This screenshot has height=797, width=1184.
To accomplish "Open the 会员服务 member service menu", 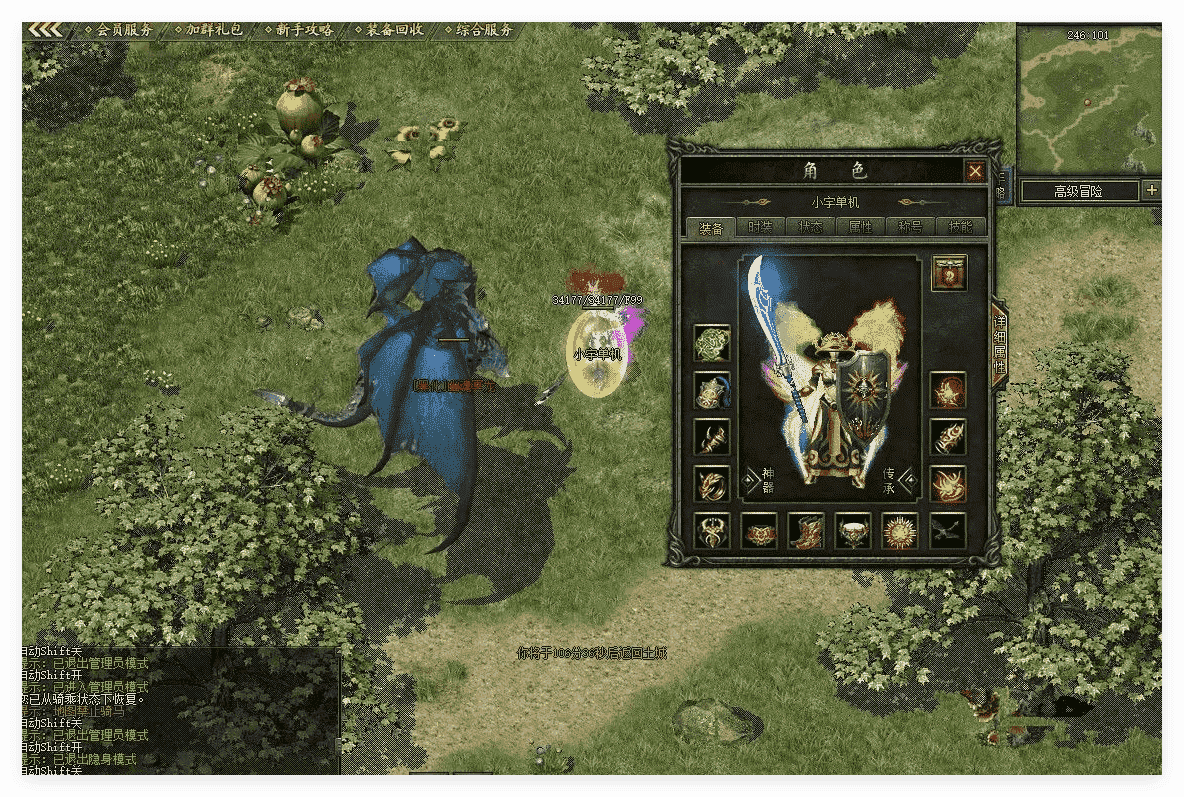I will tap(120, 30).
